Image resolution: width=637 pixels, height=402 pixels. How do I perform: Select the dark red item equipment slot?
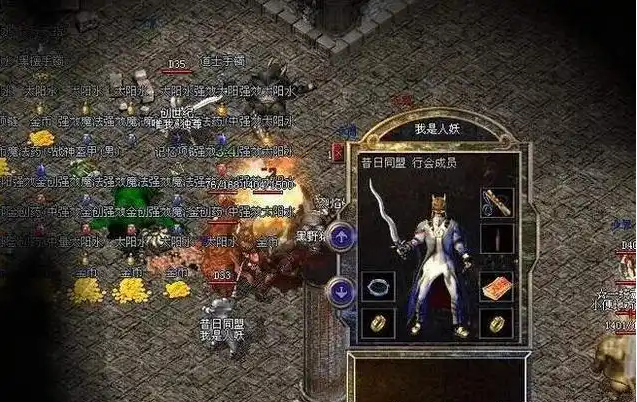[497, 240]
